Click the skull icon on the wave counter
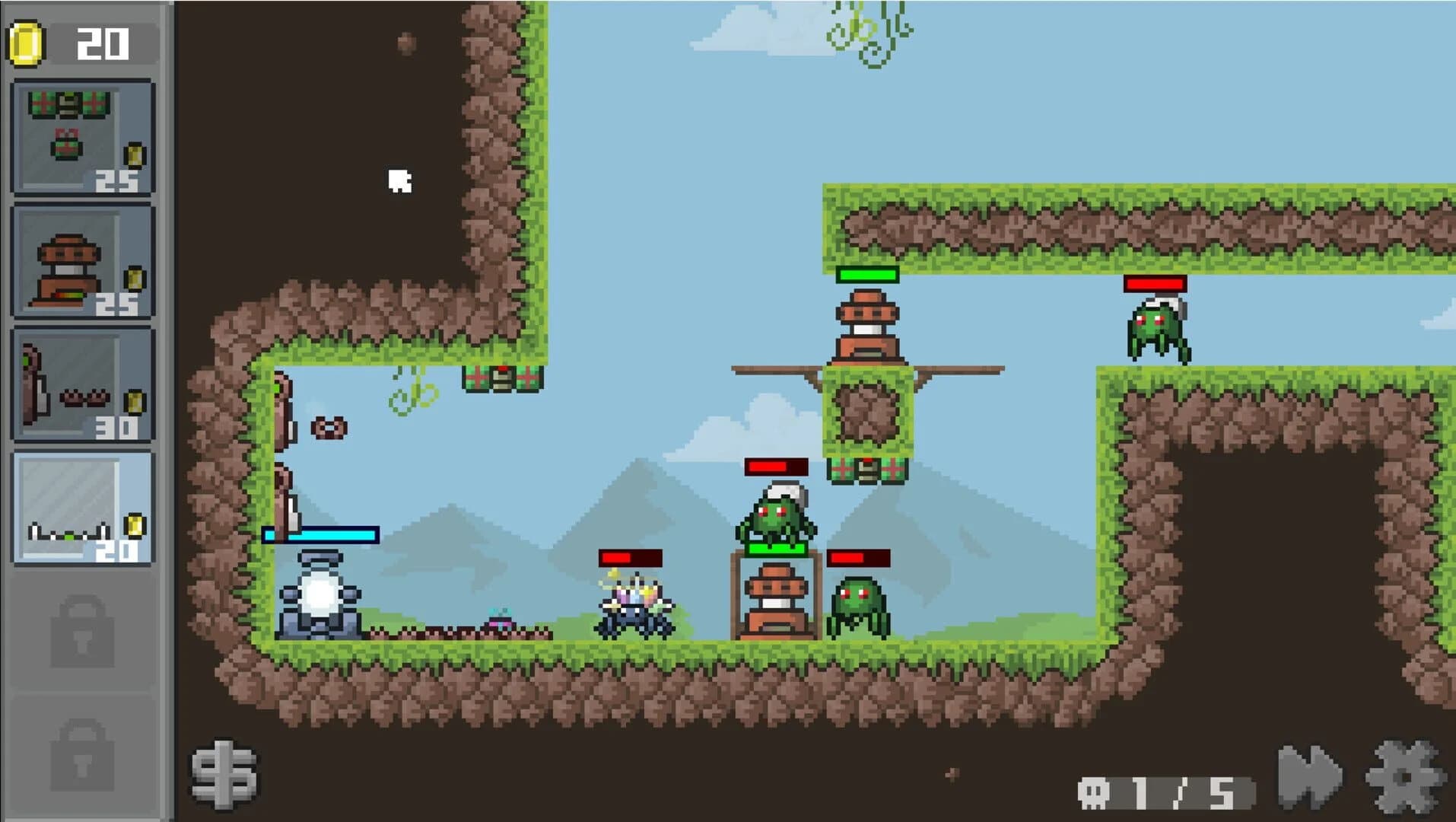The image size is (1456, 822). [1095, 791]
